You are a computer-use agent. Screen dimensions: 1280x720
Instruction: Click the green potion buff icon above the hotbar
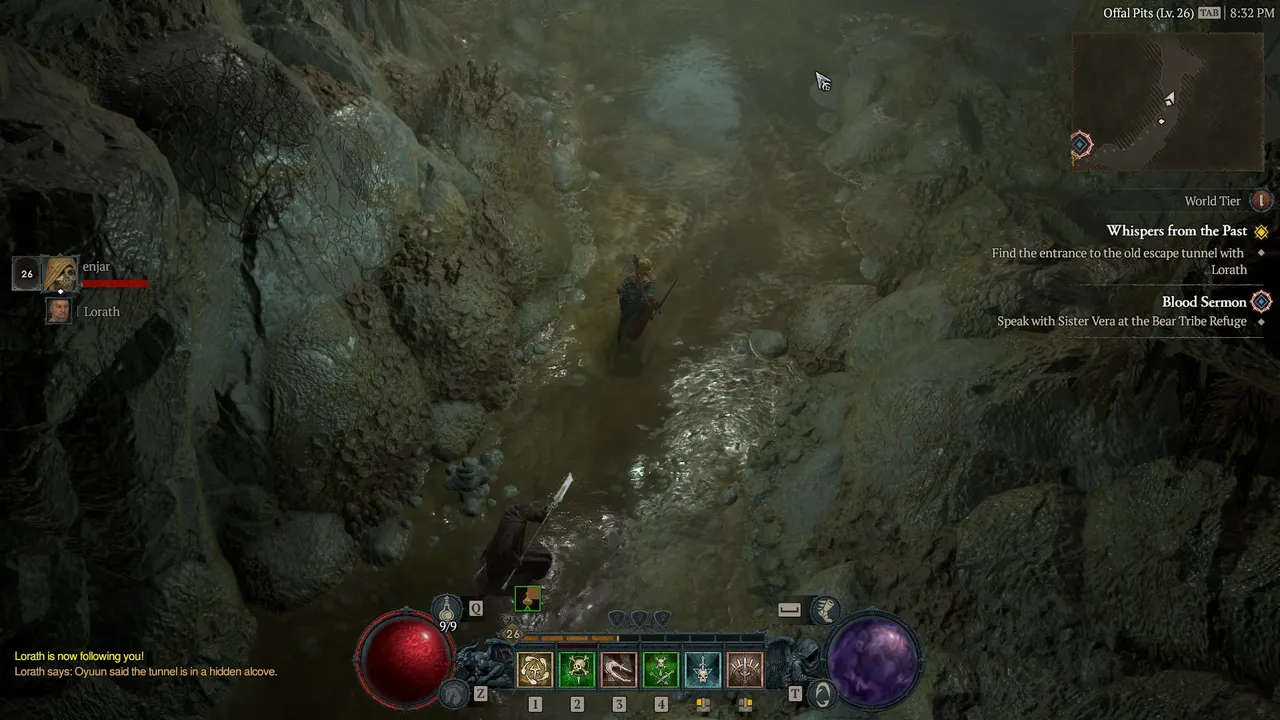tap(527, 598)
